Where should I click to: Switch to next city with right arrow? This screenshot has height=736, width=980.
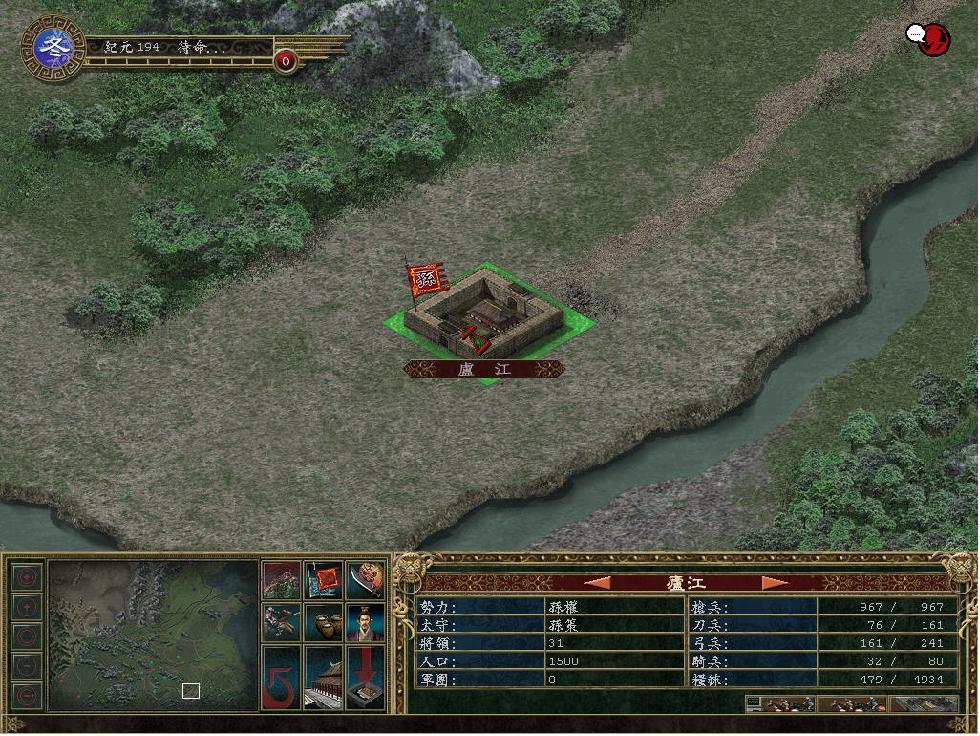[774, 582]
